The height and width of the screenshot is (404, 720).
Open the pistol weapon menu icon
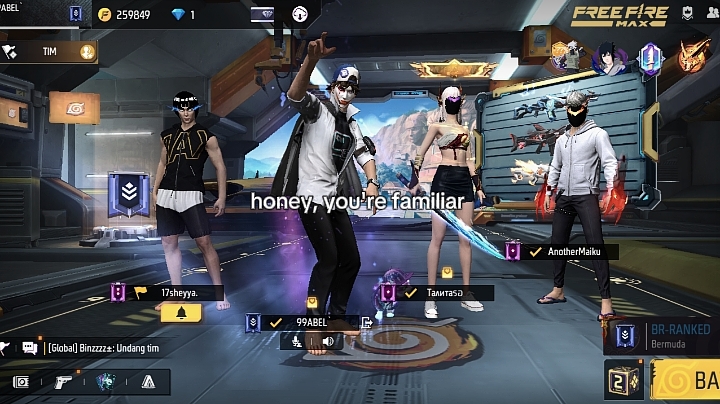pos(62,382)
